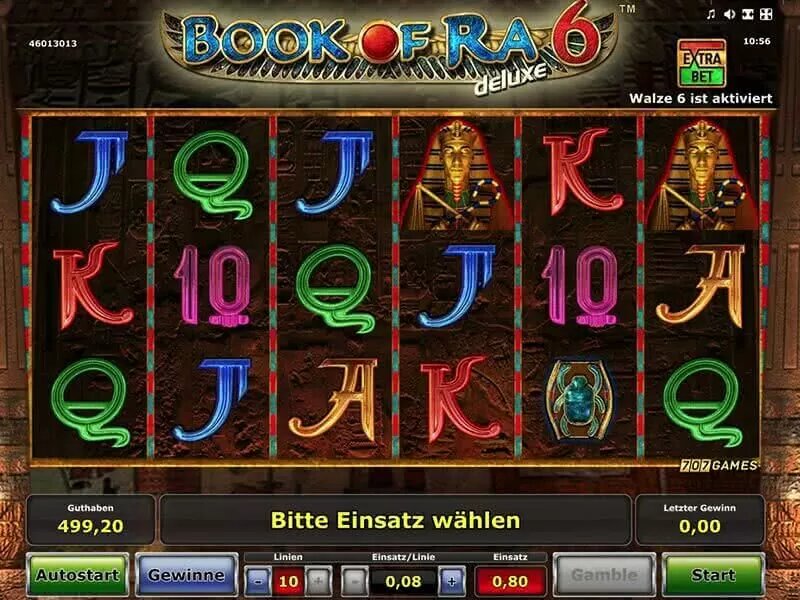This screenshot has width=800, height=600.
Task: Increase the number of Linien
Action: coord(317,581)
